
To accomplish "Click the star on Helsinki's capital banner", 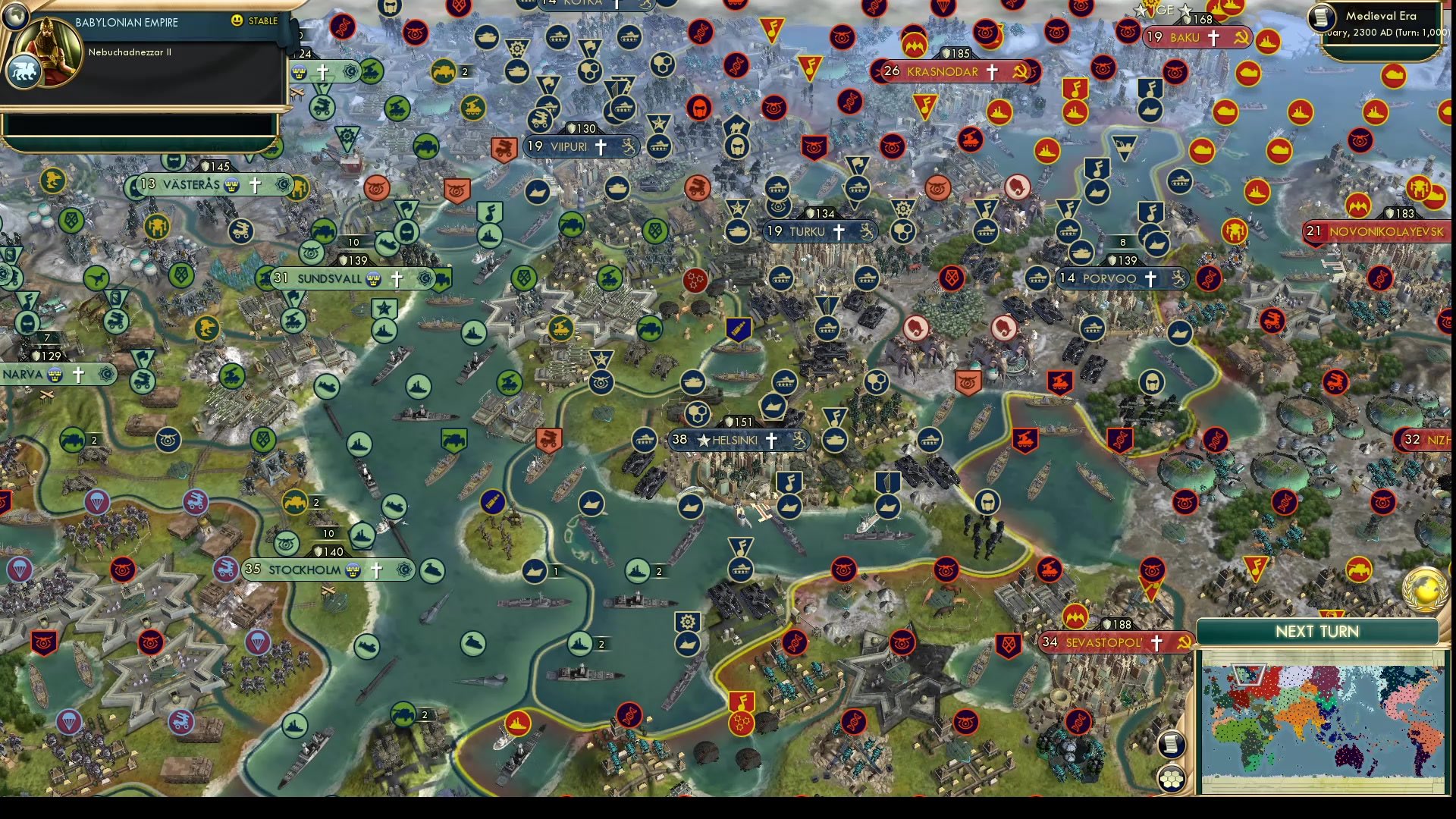I will point(704,440).
